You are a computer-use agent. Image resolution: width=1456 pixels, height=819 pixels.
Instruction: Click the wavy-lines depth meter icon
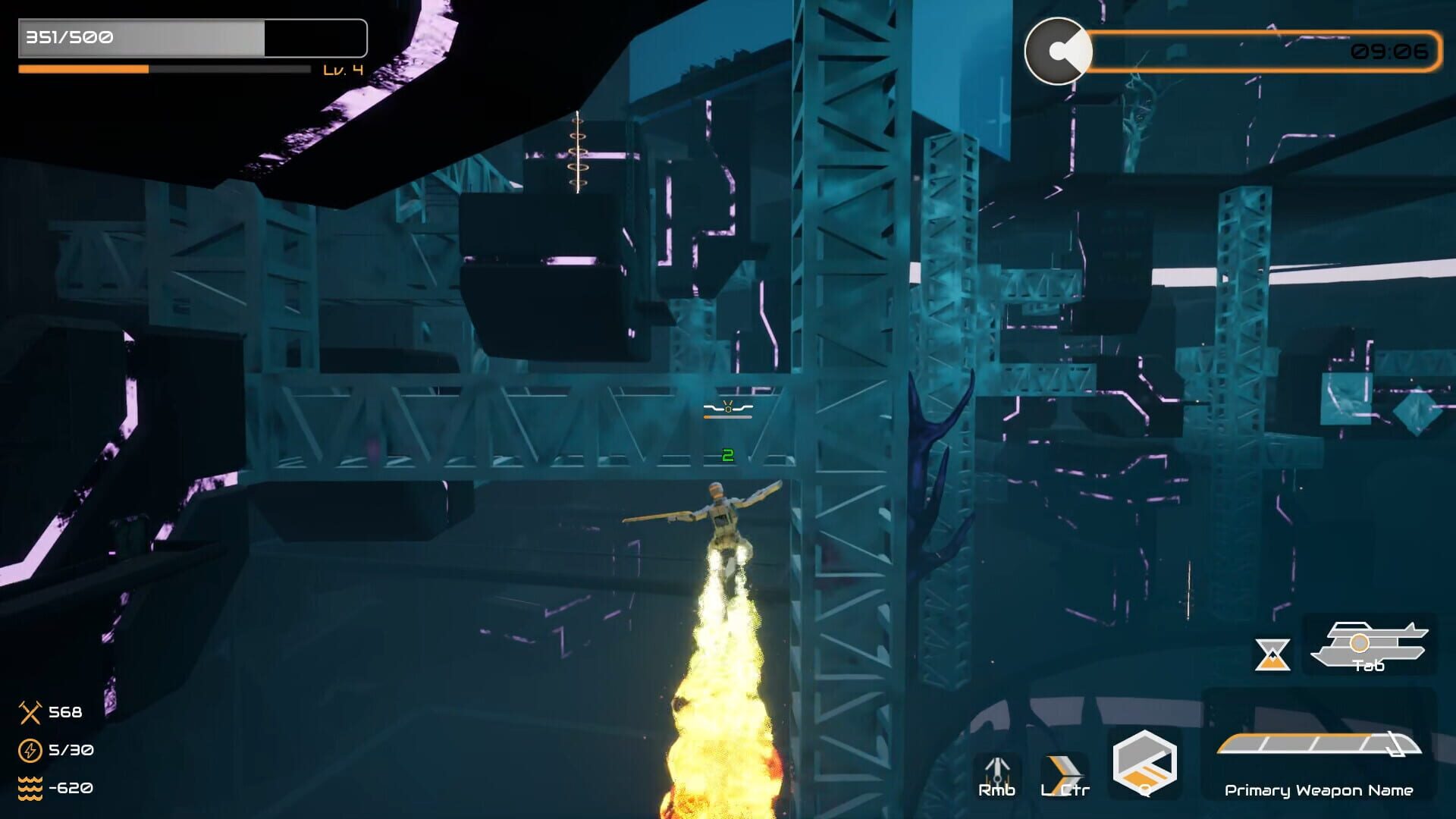(30, 789)
